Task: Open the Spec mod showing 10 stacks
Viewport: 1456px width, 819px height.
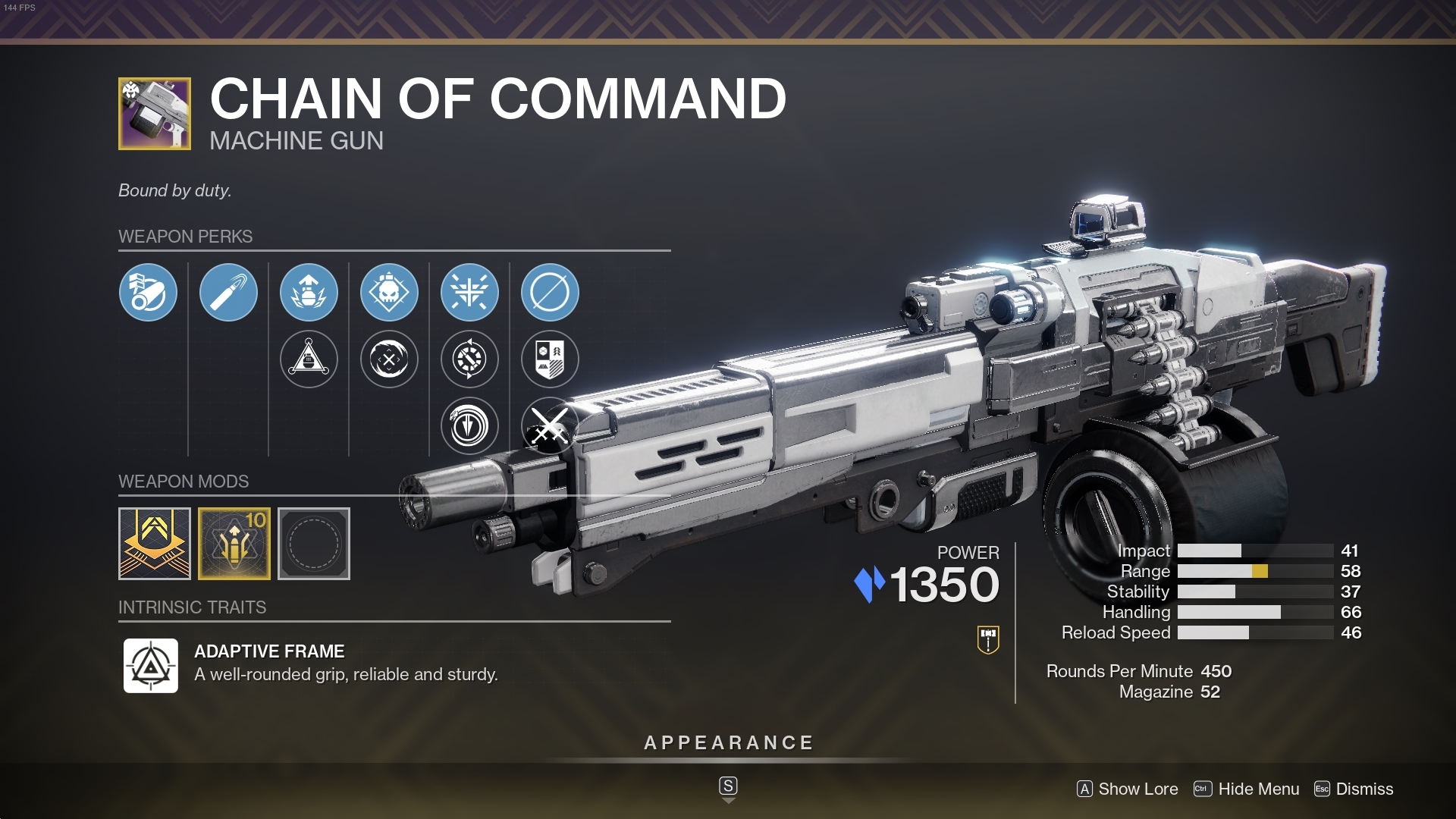Action: click(x=234, y=544)
